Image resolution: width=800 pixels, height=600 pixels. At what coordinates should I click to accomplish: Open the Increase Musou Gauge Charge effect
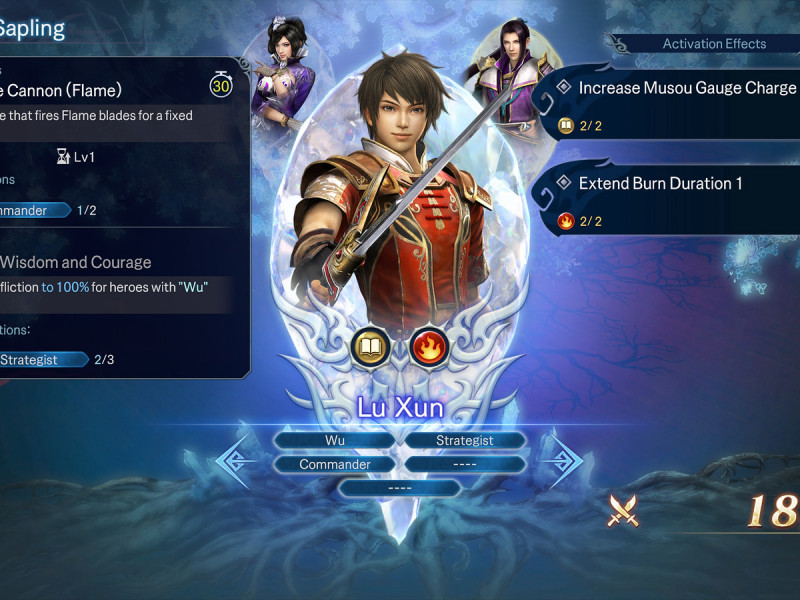pos(680,88)
